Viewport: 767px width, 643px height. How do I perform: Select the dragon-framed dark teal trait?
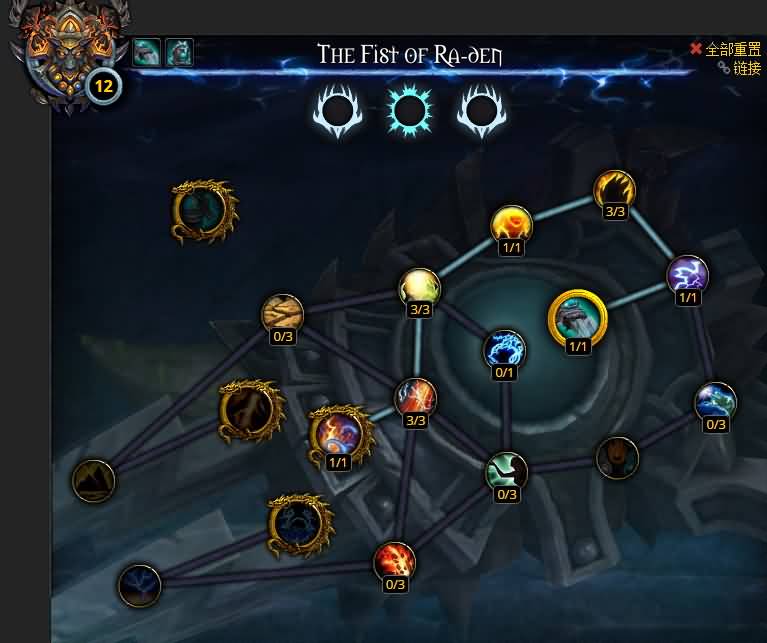(204, 211)
